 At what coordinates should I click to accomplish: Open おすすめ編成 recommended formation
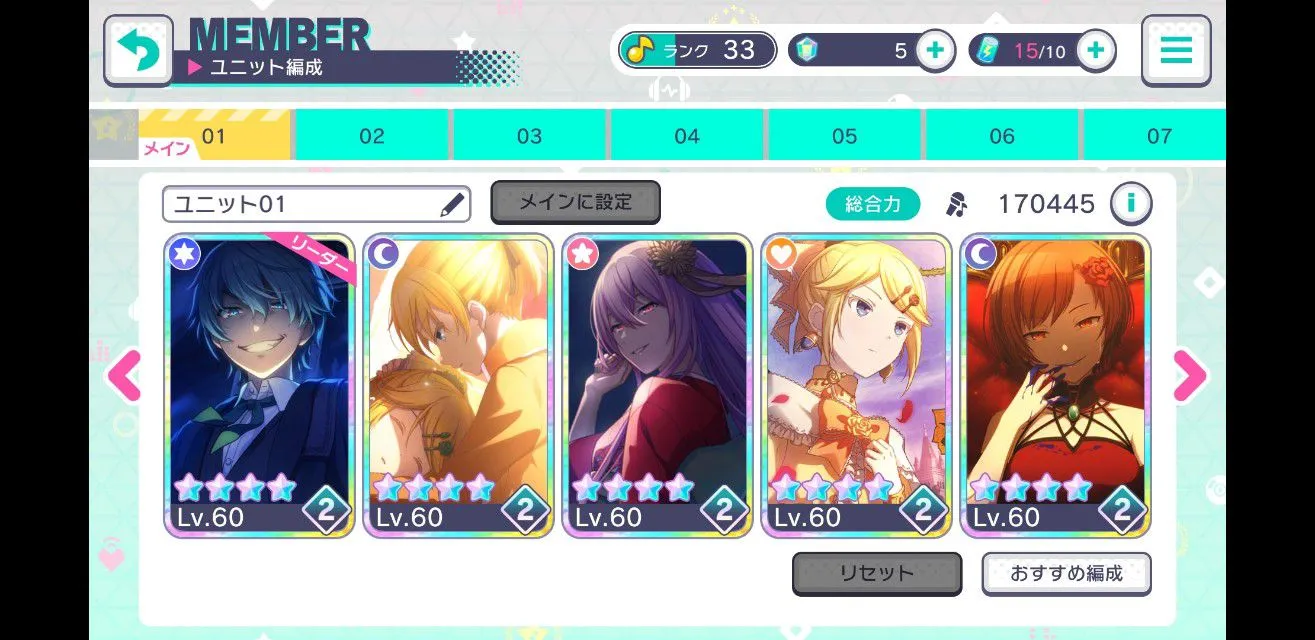click(x=1066, y=574)
